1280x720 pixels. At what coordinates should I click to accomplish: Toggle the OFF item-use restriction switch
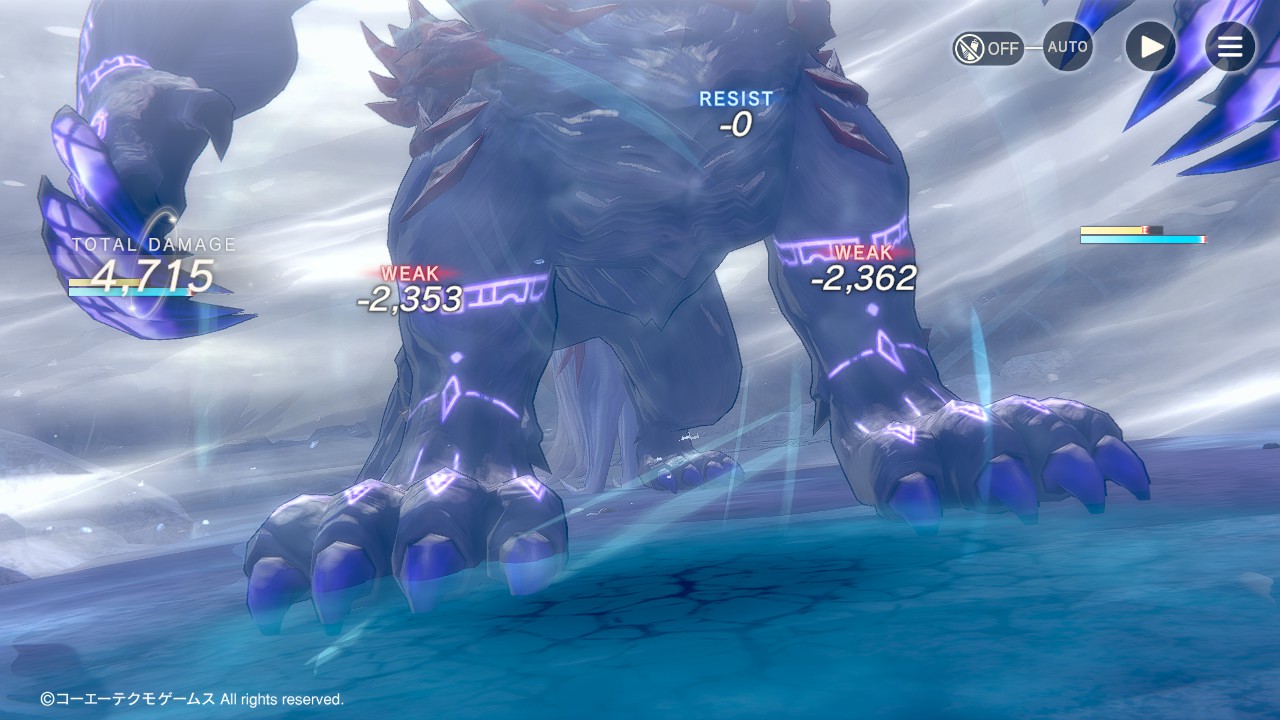987,48
